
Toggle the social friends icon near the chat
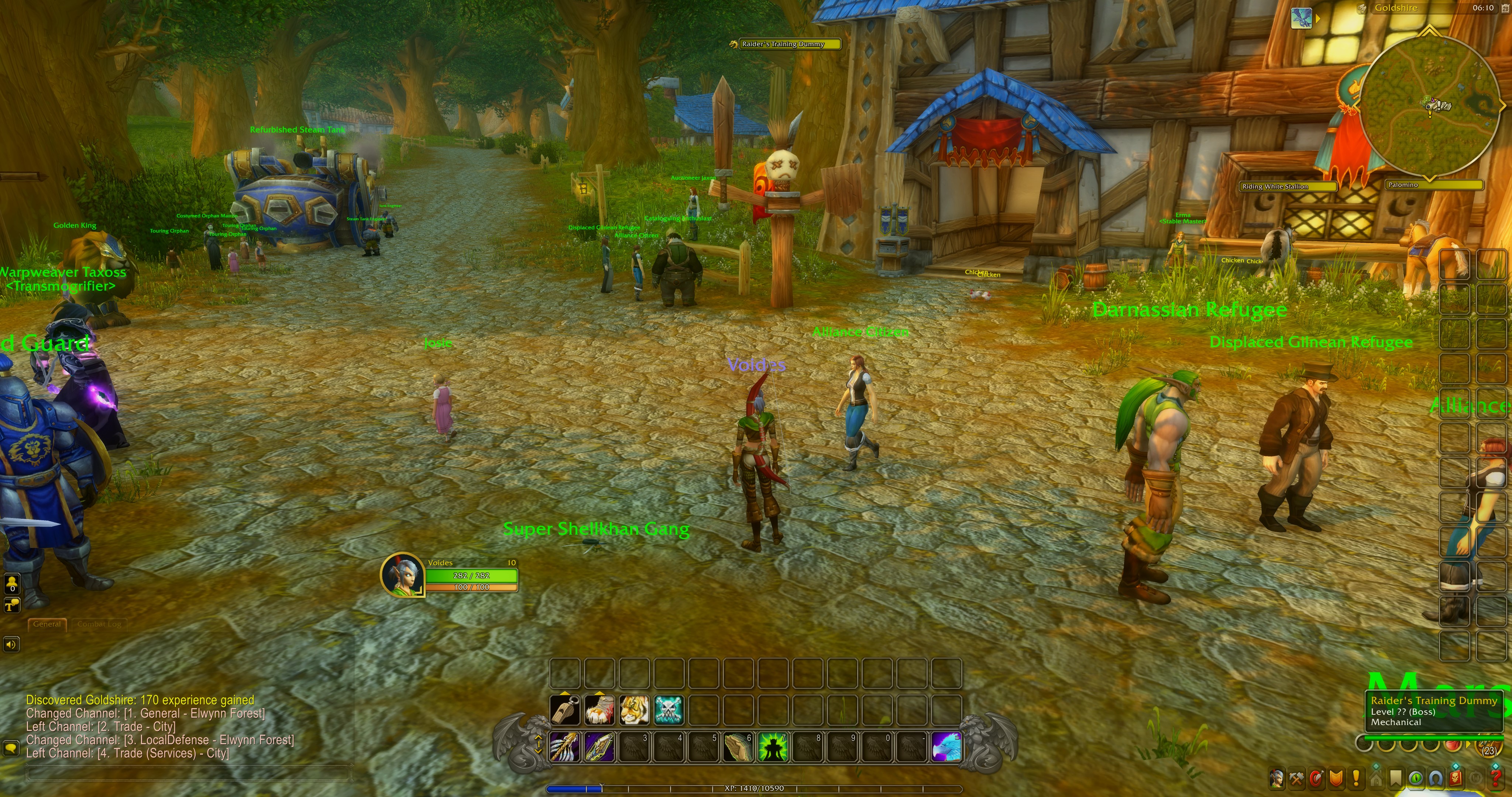(x=12, y=584)
